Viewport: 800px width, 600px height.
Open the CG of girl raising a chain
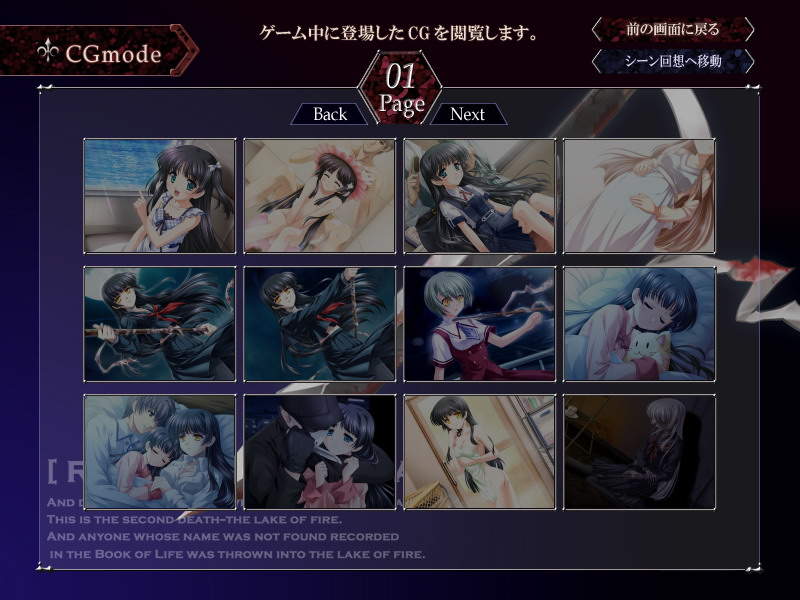click(x=320, y=324)
